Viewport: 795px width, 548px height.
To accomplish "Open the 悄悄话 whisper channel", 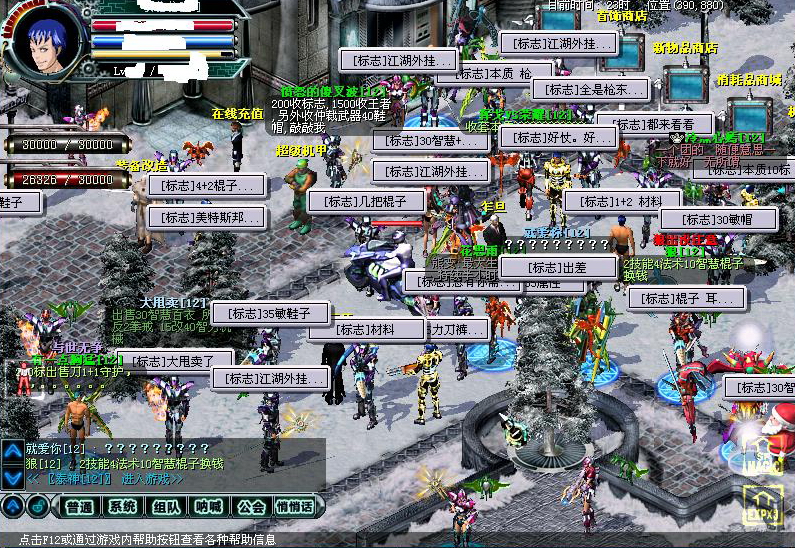I will coord(294,507).
